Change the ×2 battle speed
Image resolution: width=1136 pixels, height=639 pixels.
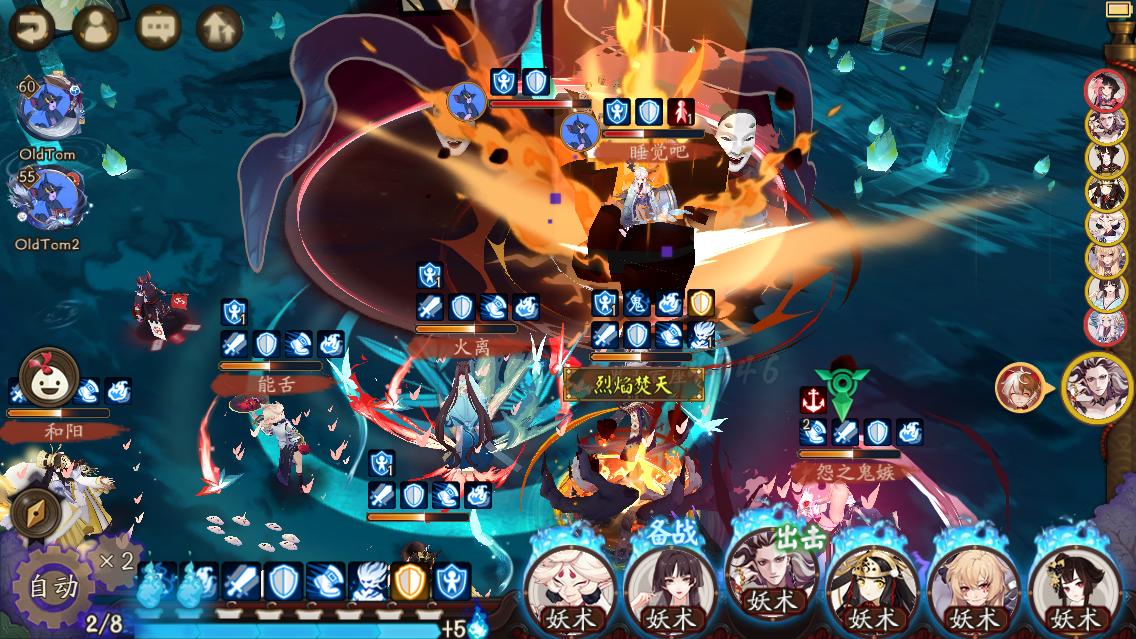(x=117, y=560)
